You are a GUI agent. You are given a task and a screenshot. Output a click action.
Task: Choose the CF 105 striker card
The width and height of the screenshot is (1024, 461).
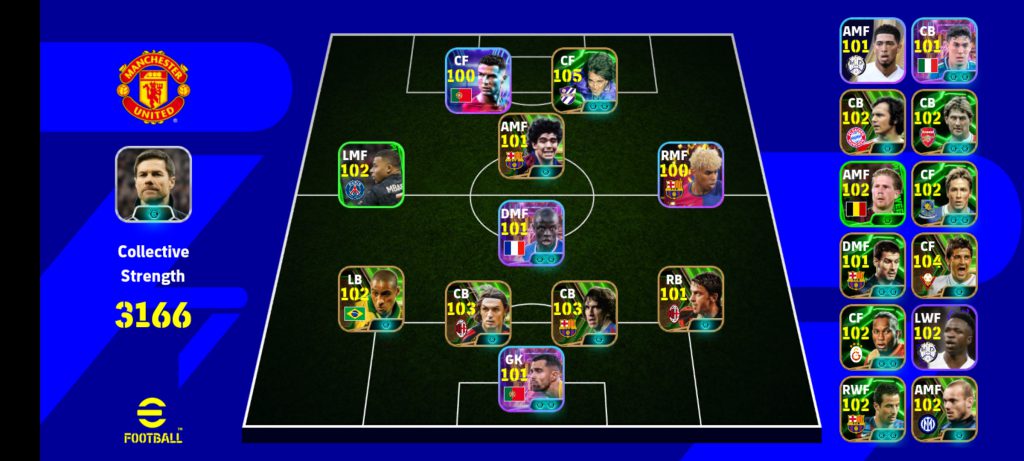coord(584,80)
